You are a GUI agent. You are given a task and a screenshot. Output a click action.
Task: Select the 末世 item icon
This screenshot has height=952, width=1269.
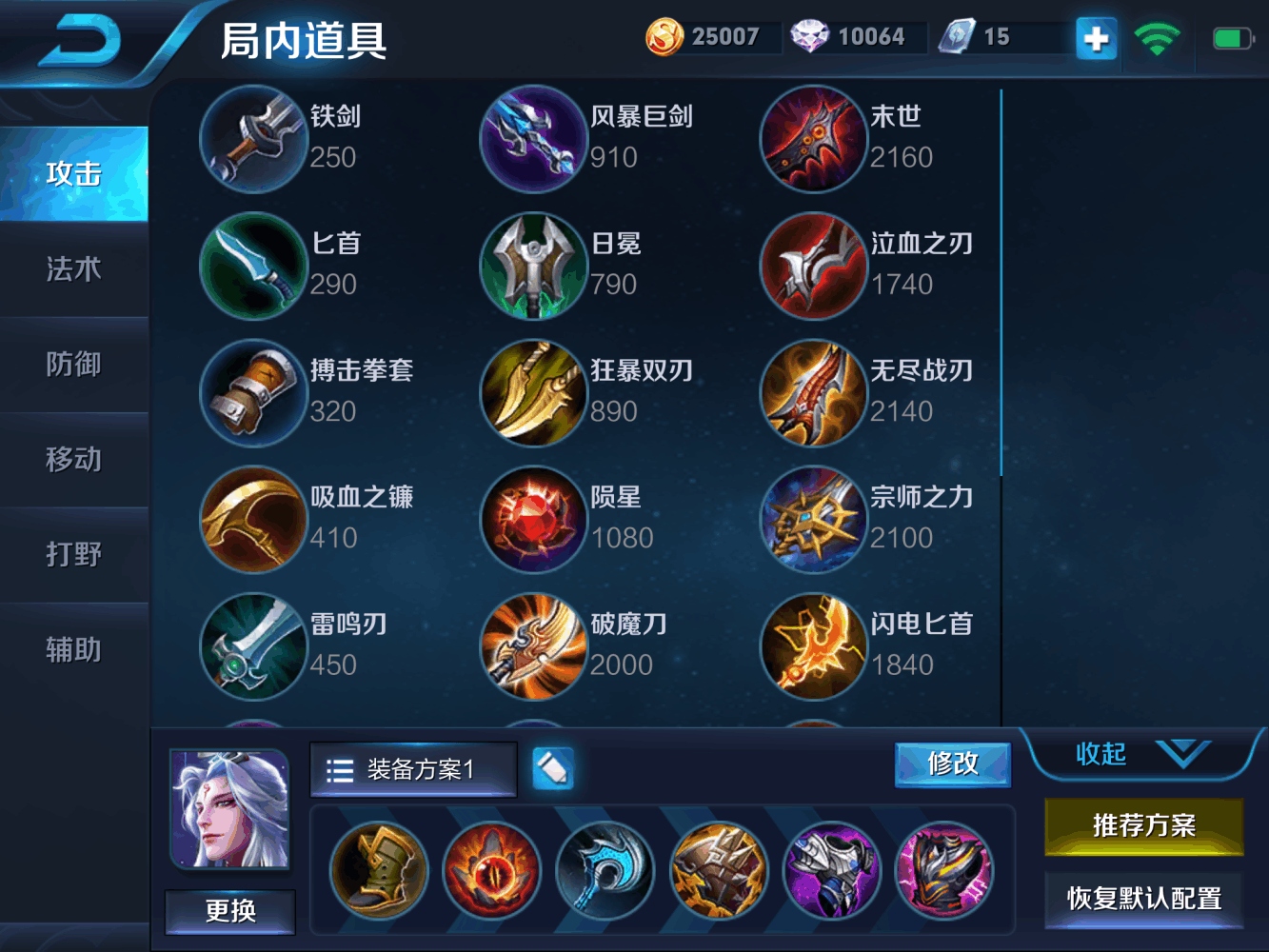tap(814, 139)
